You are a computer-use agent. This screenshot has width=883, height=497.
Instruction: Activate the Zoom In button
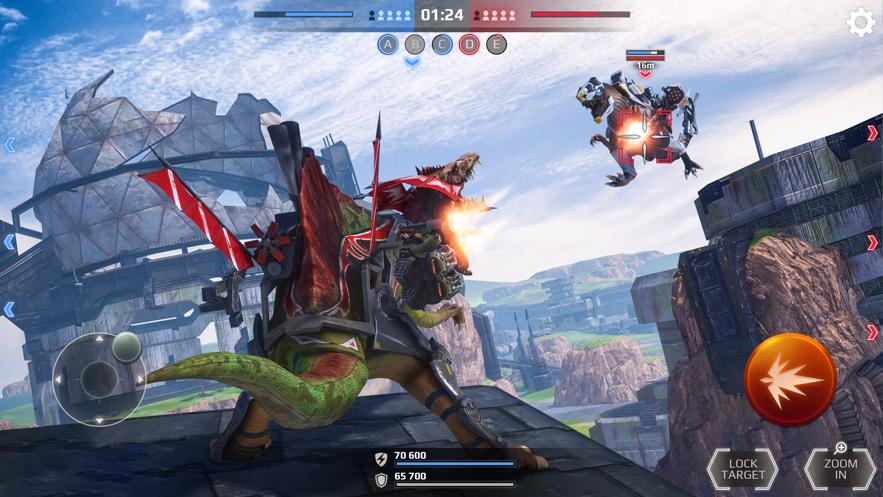click(840, 470)
